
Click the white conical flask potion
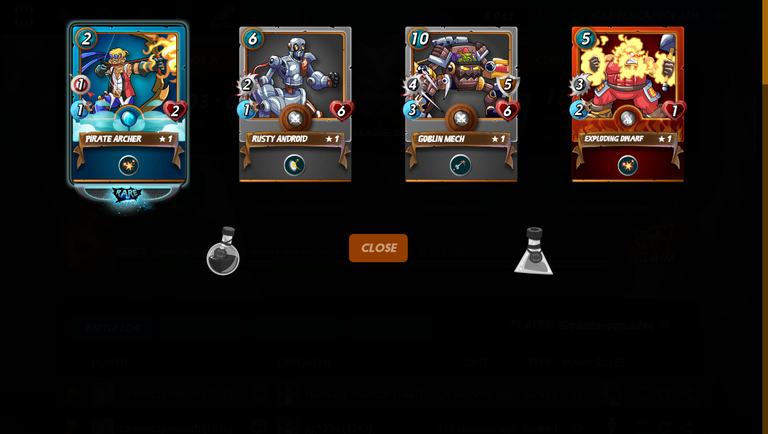click(534, 253)
